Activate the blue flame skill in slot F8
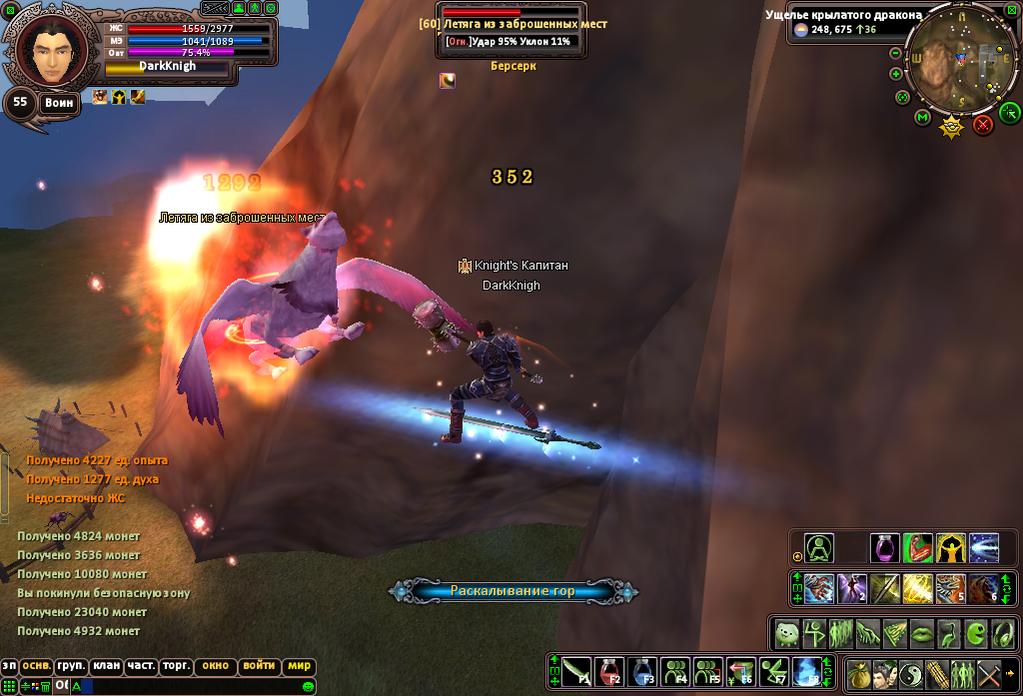This screenshot has width=1023, height=696. [806, 671]
